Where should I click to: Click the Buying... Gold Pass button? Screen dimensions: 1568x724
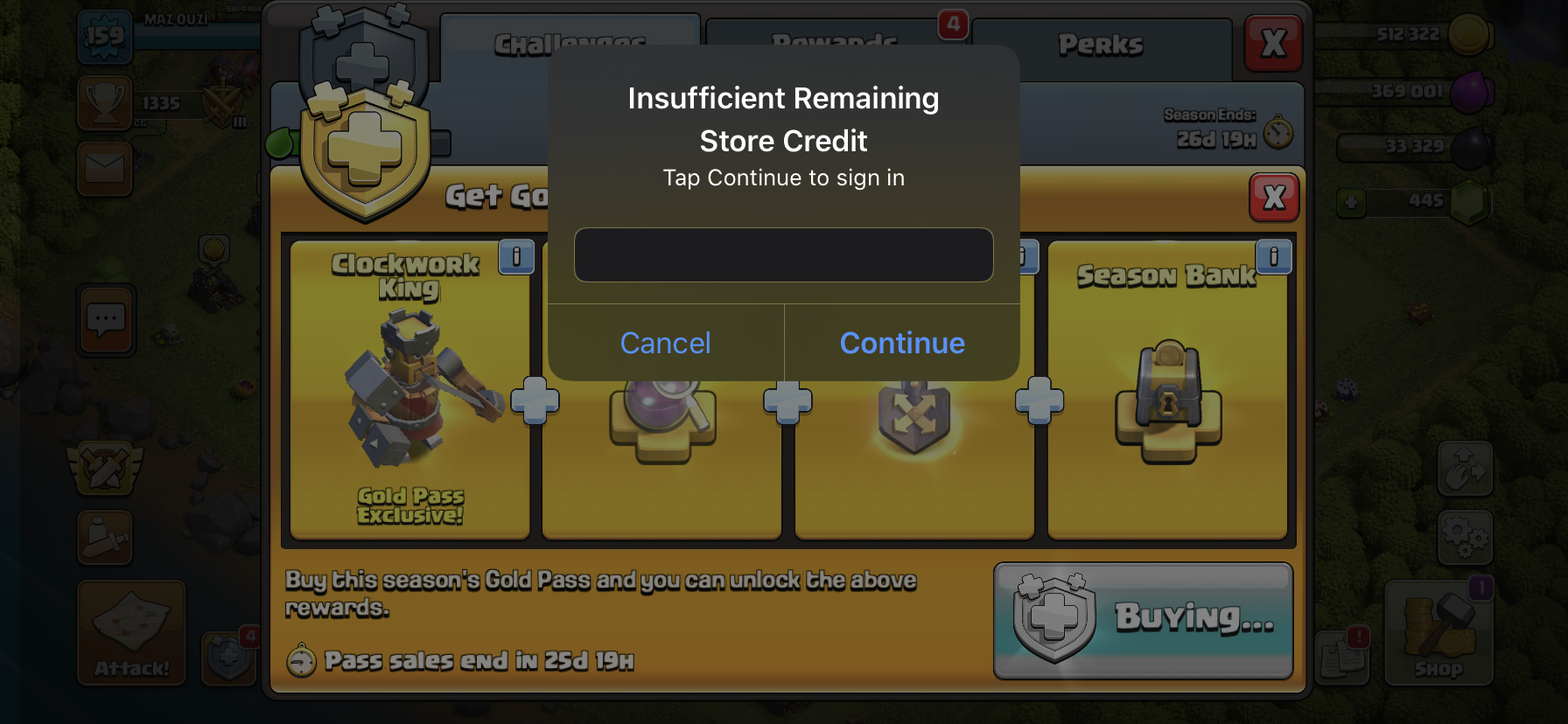click(x=1143, y=620)
